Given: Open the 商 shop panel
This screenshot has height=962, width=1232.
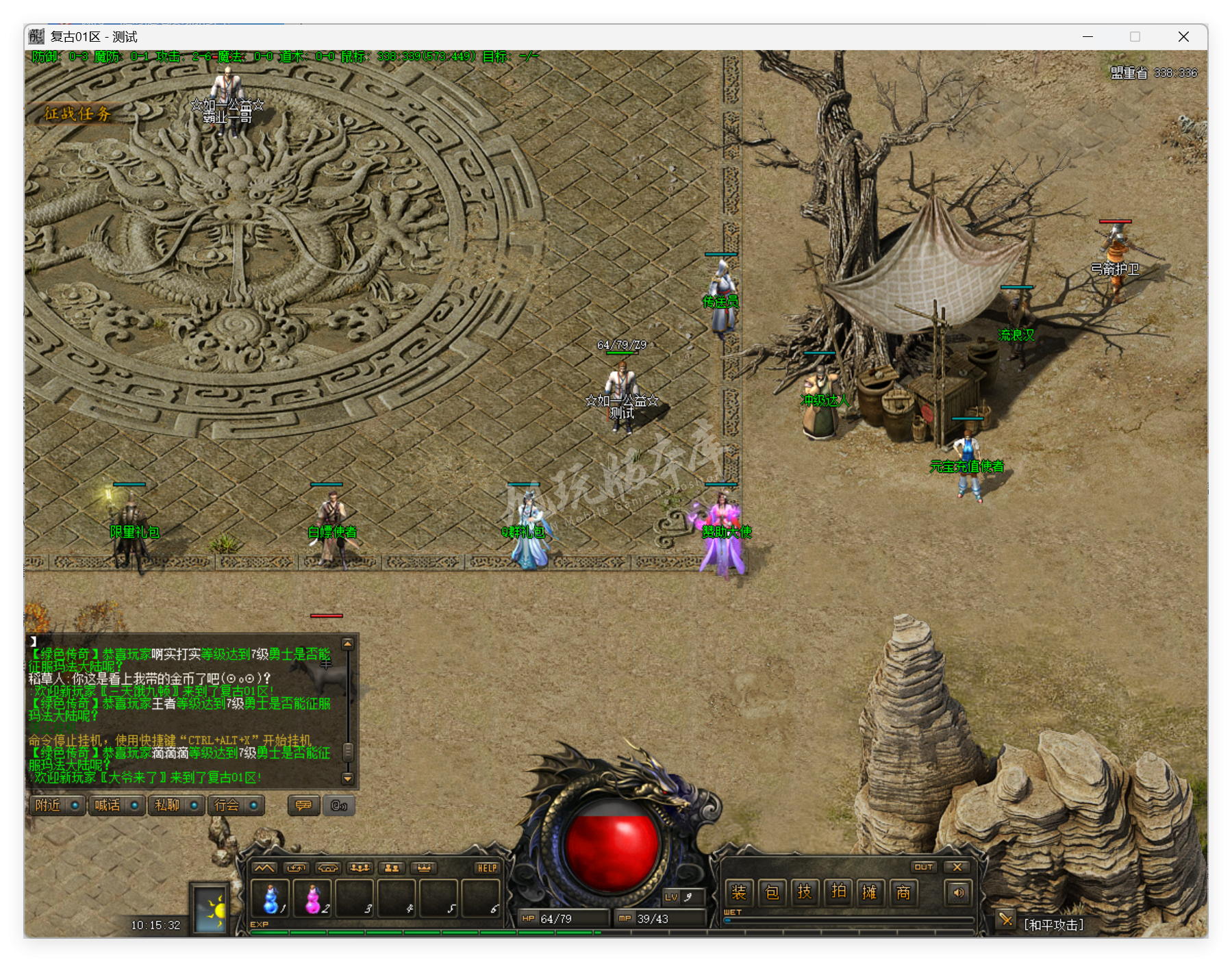Looking at the screenshot, I should point(904,893).
